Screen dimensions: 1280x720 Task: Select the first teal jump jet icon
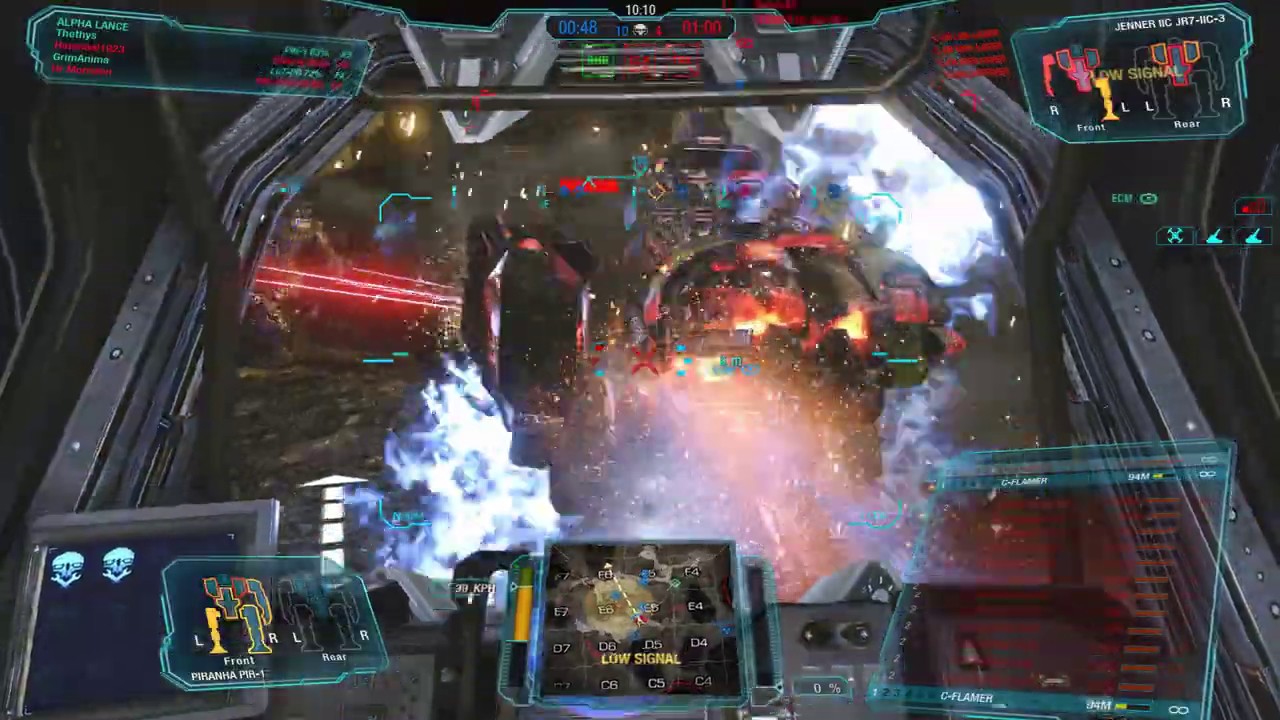point(1213,237)
